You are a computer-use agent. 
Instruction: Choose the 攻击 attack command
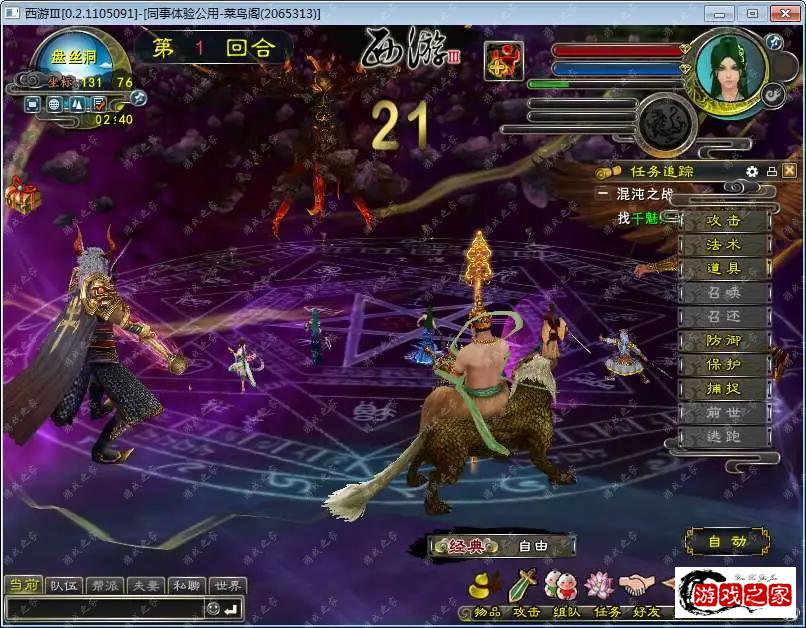(723, 221)
